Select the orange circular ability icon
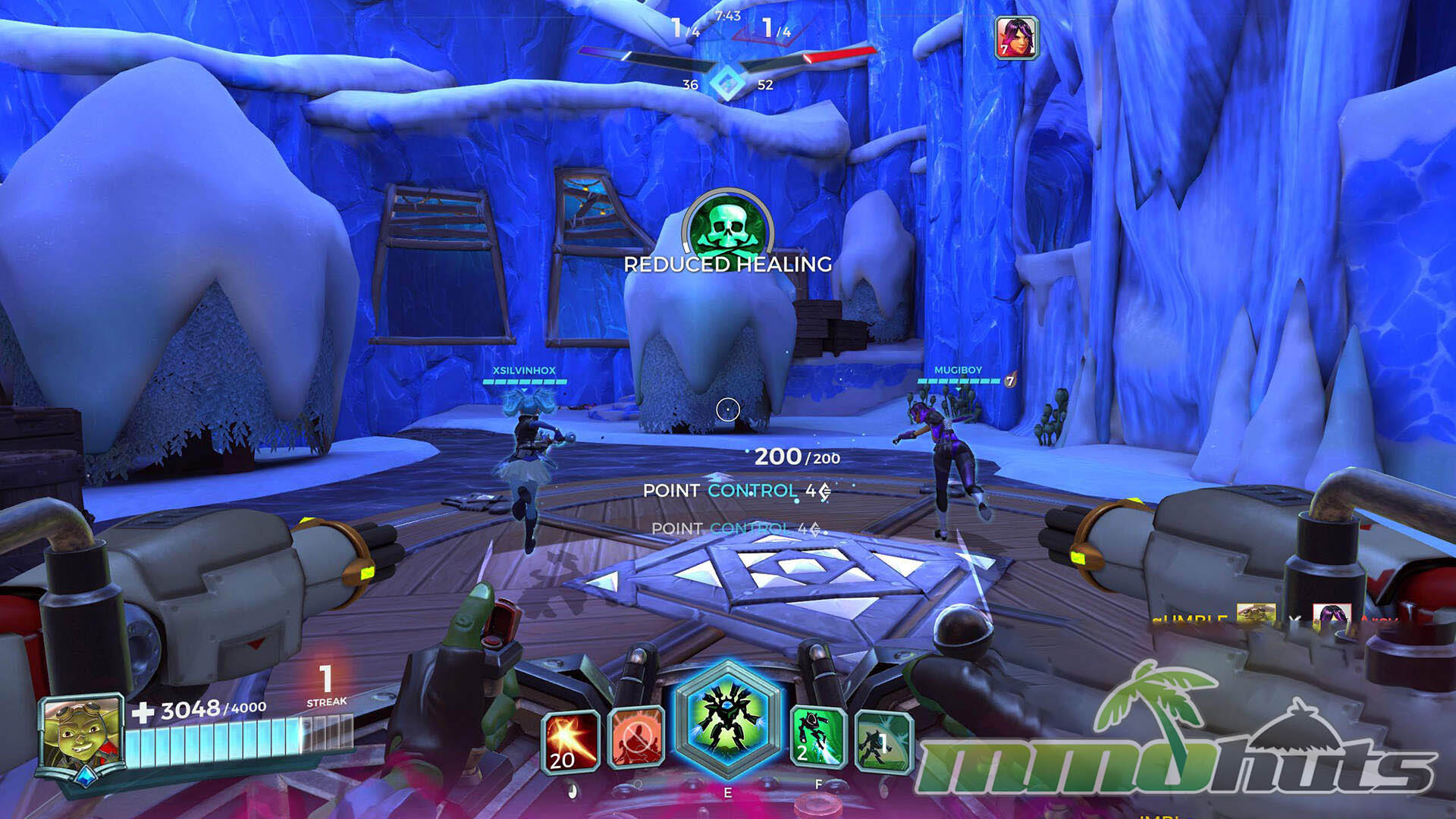 pyautogui.click(x=635, y=737)
